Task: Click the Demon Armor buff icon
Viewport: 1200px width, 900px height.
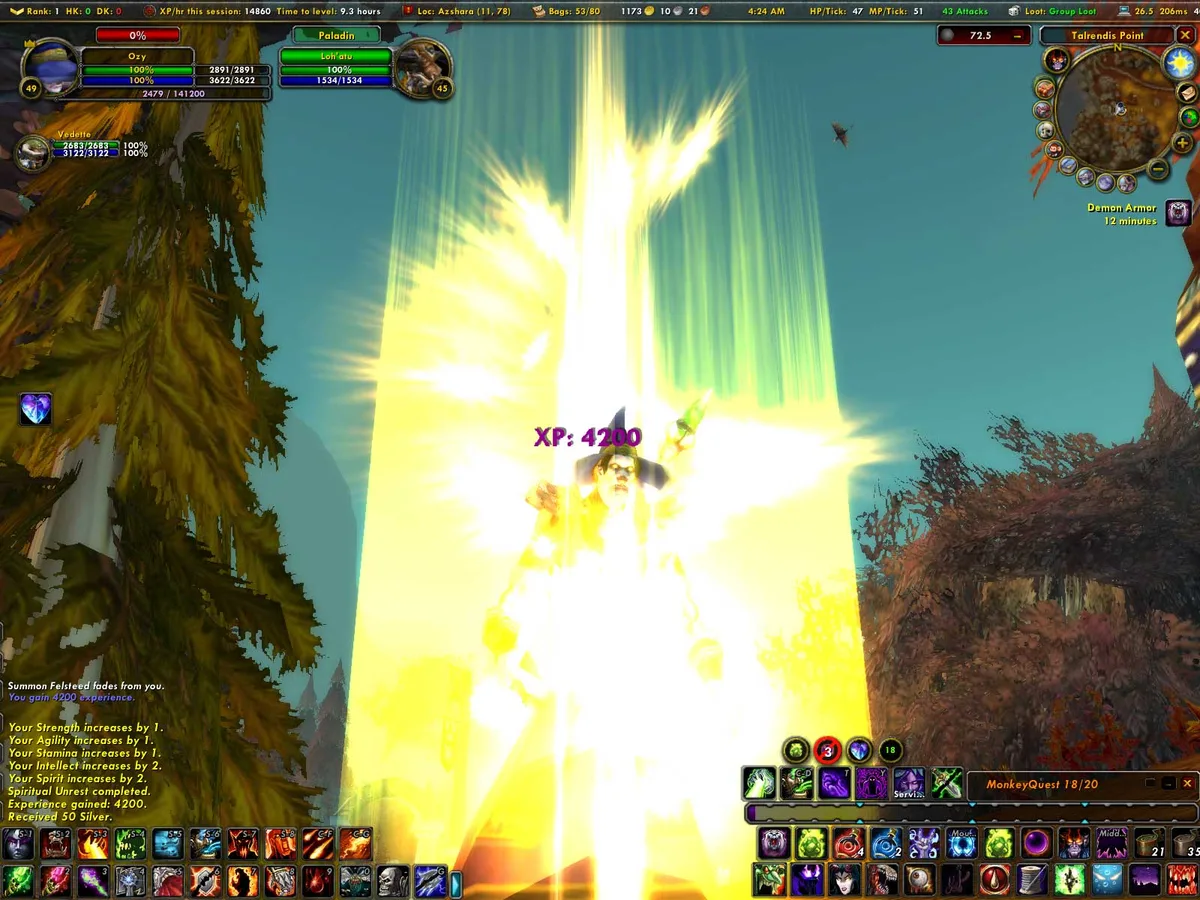Action: coord(1179,213)
